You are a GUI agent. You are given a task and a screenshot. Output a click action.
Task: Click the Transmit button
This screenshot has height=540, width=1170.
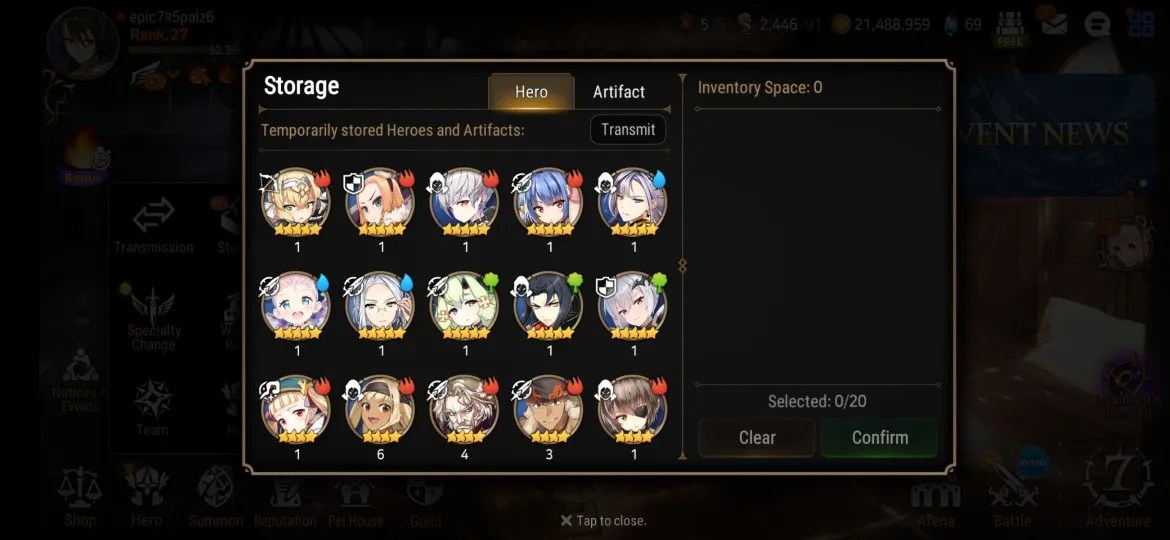pos(628,130)
